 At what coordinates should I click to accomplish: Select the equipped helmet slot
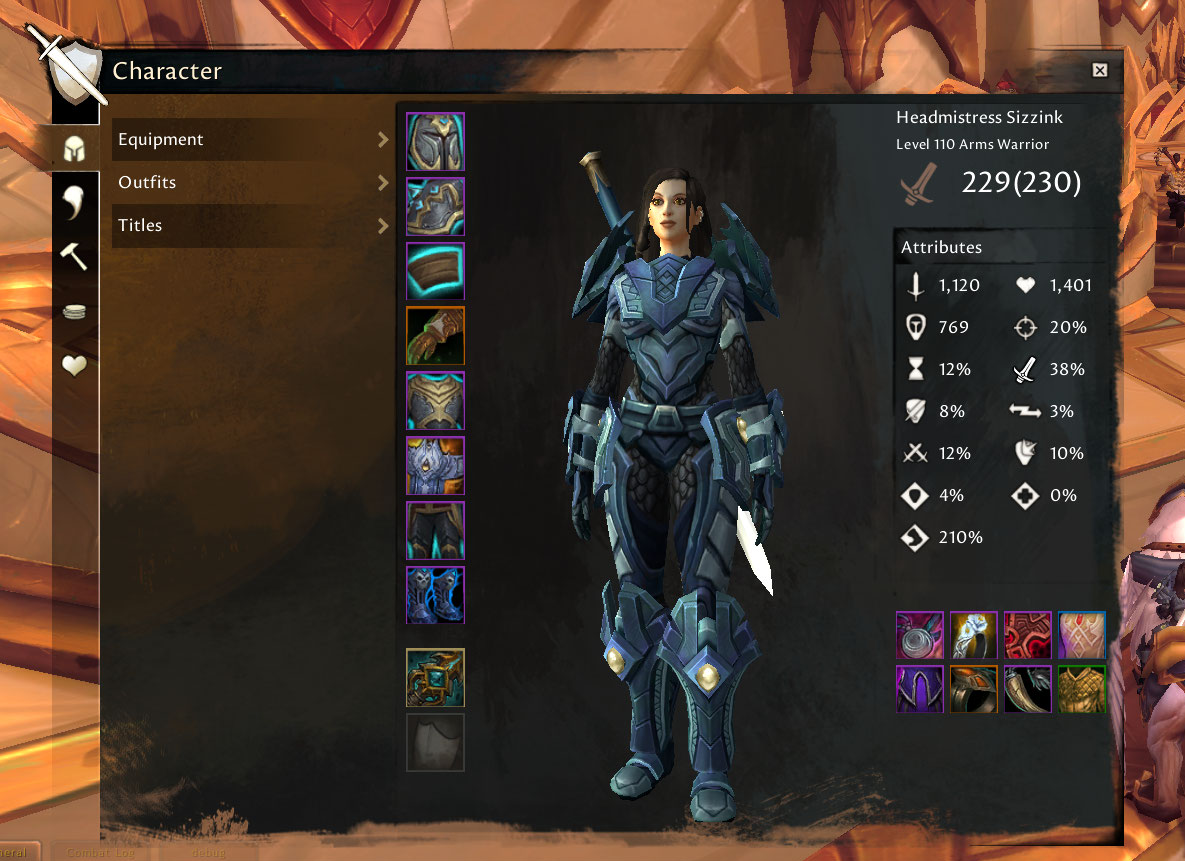coord(435,141)
